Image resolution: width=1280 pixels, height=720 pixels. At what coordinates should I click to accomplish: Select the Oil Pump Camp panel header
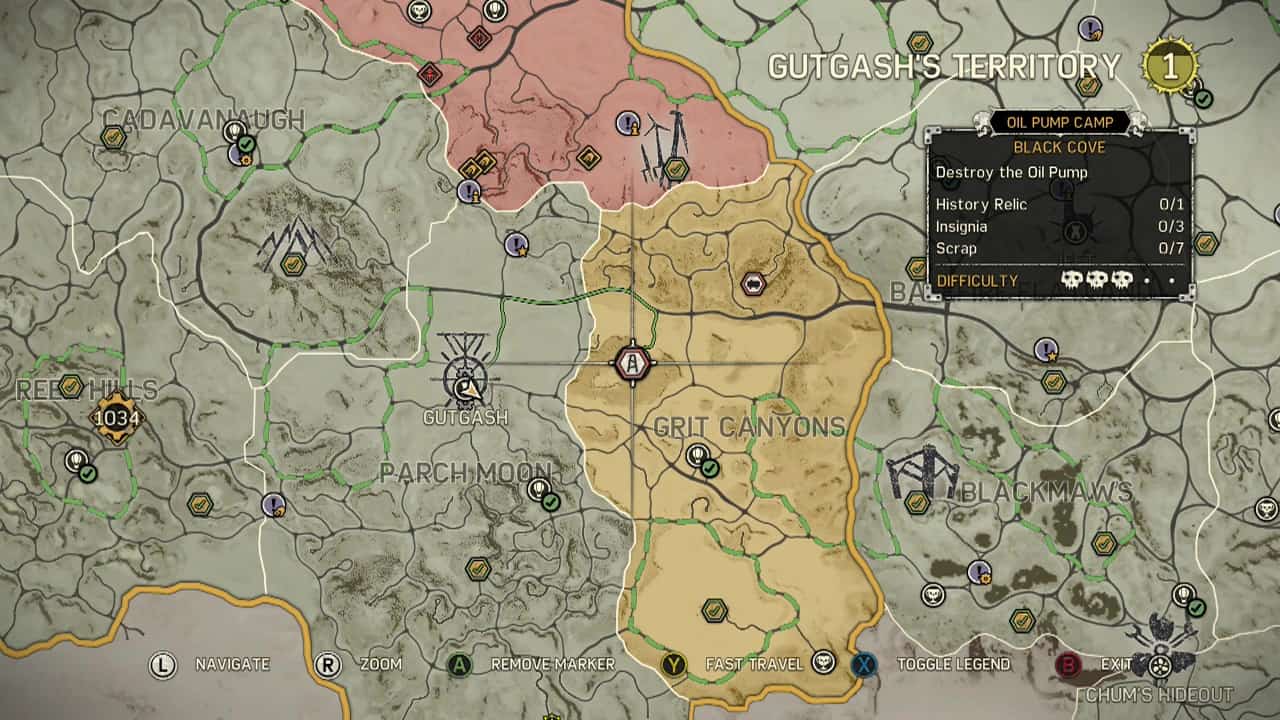click(1060, 122)
